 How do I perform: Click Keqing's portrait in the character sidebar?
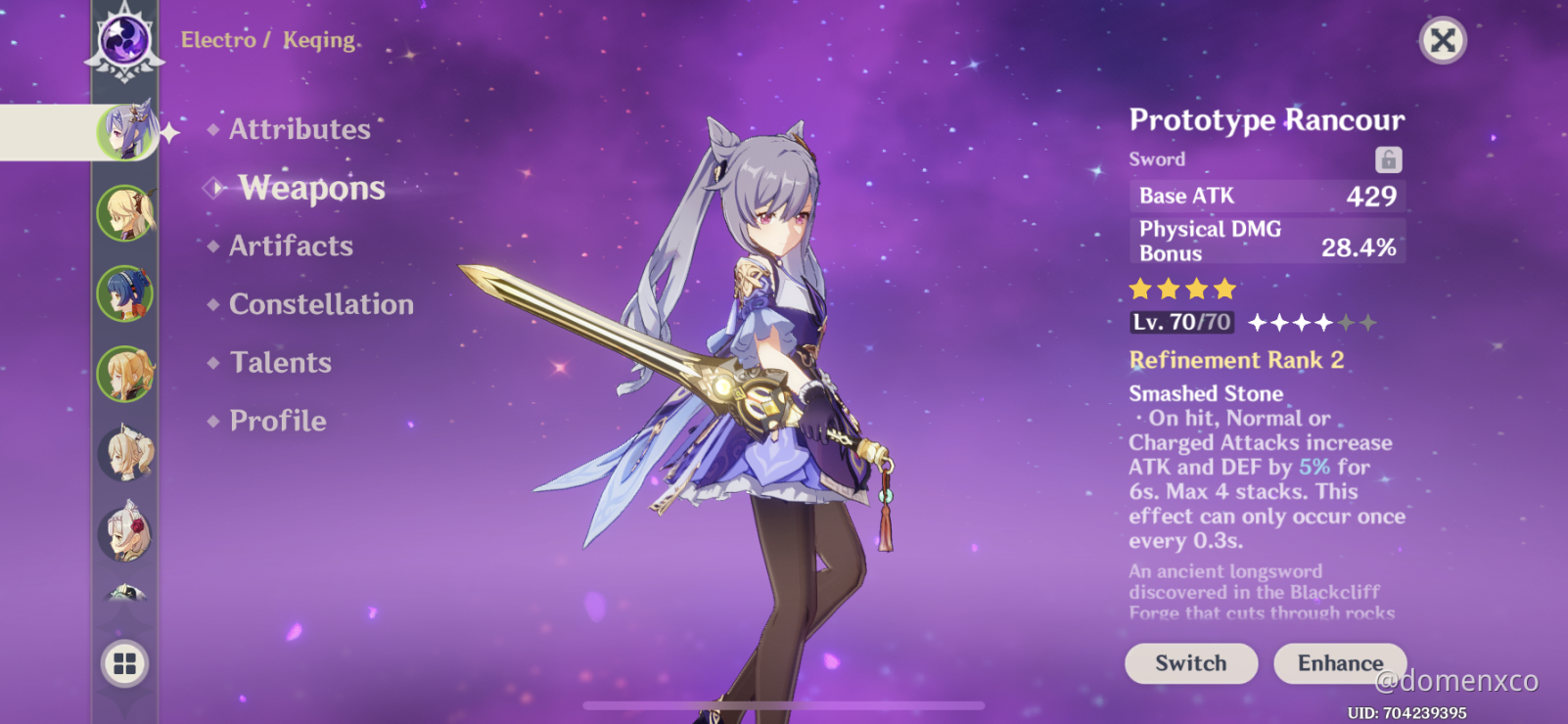[127, 132]
